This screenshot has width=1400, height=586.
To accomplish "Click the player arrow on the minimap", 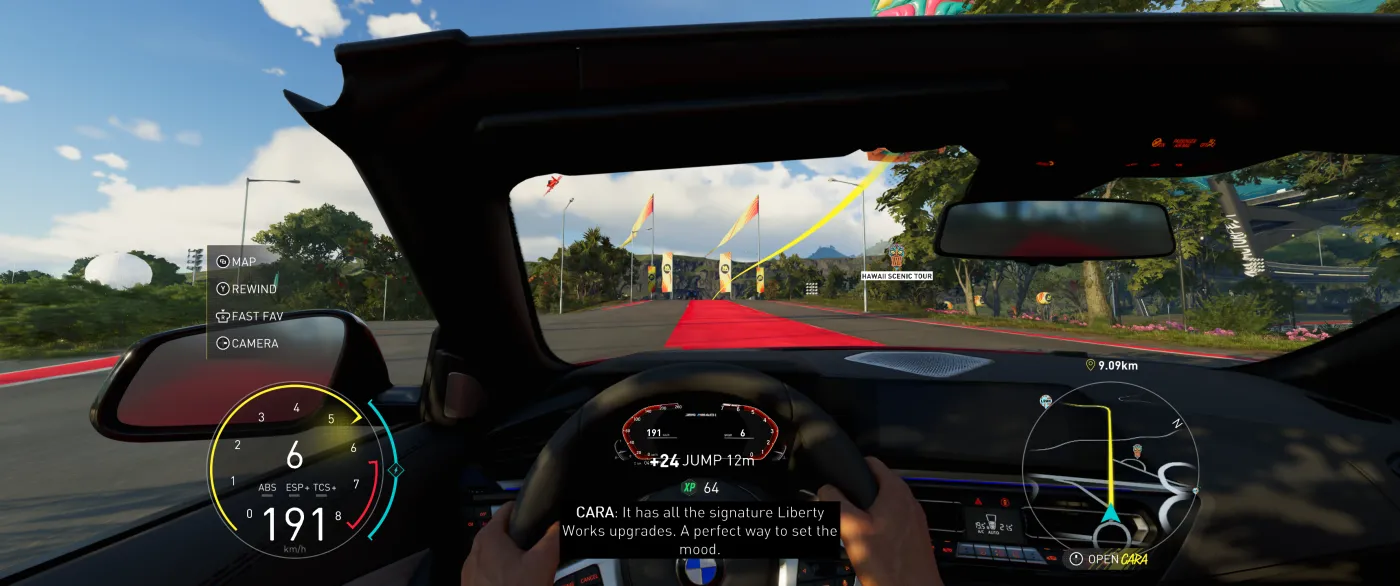I will pyautogui.click(x=1110, y=514).
